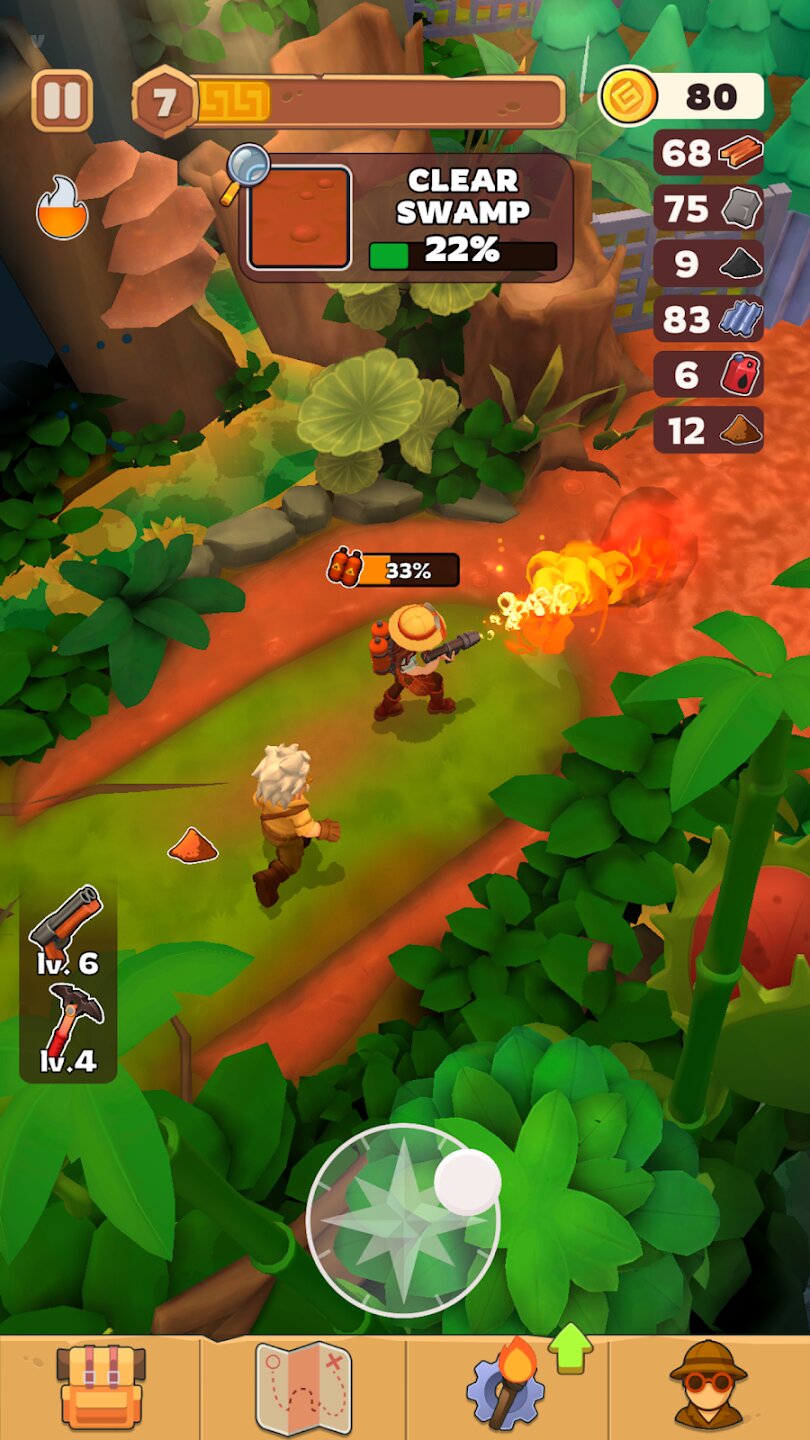This screenshot has height=1440, width=810.
Task: Open the explorer character screen
Action: point(708,1388)
